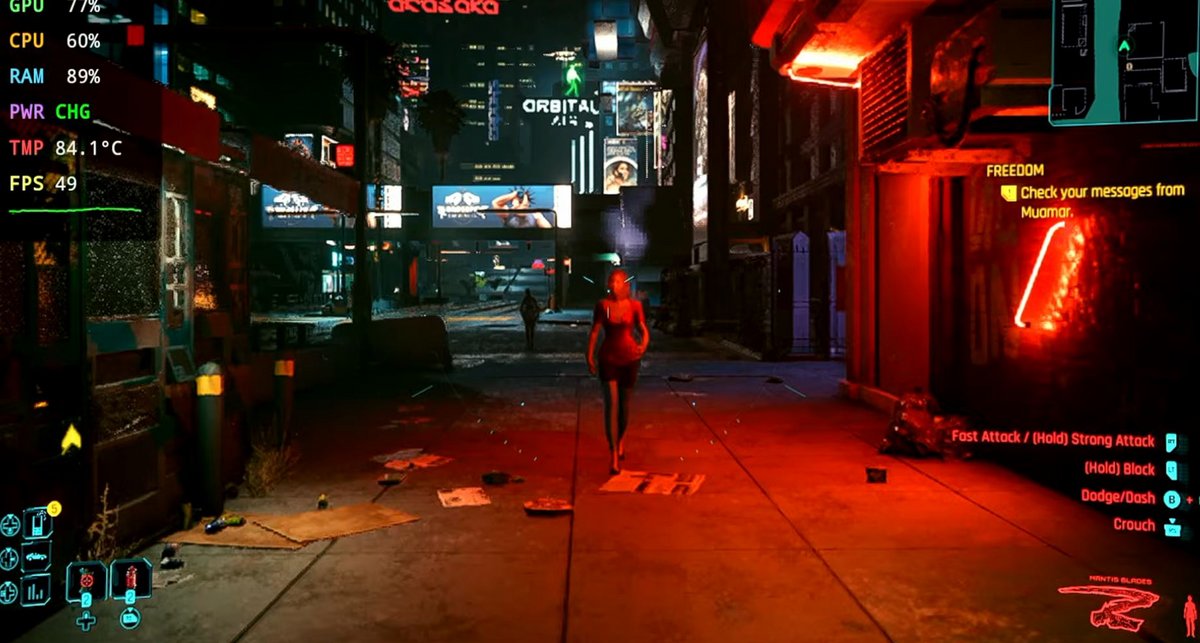Select the vehicle call car icon

(36, 557)
